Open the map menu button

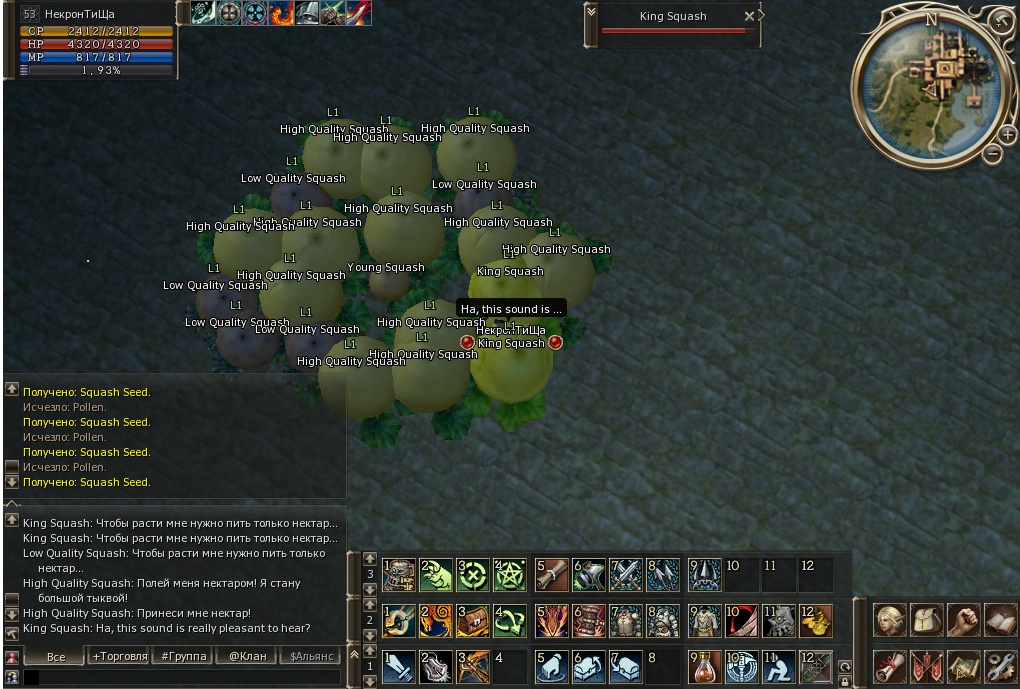[x=963, y=666]
